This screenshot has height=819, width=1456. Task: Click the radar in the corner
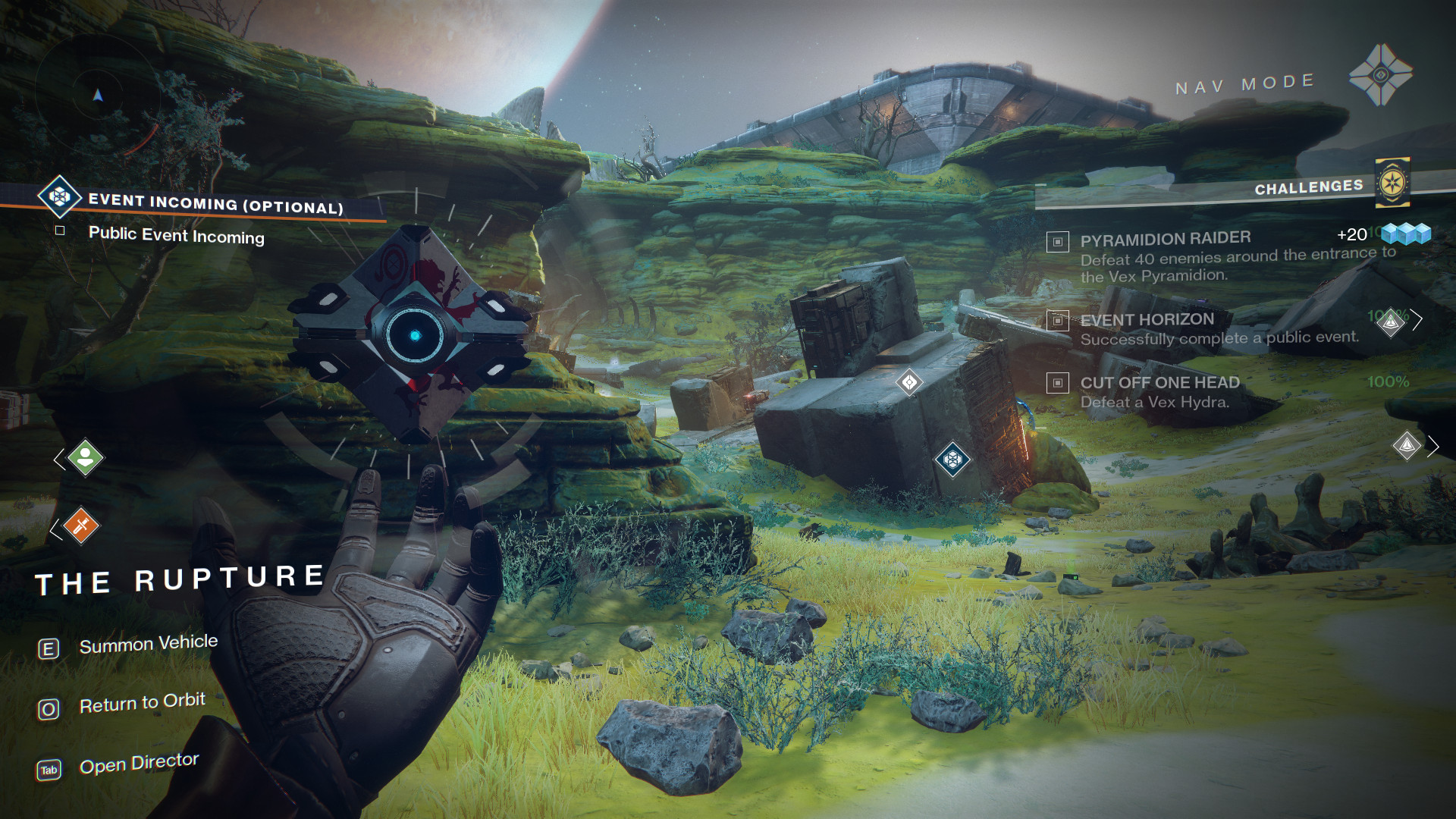[97, 96]
